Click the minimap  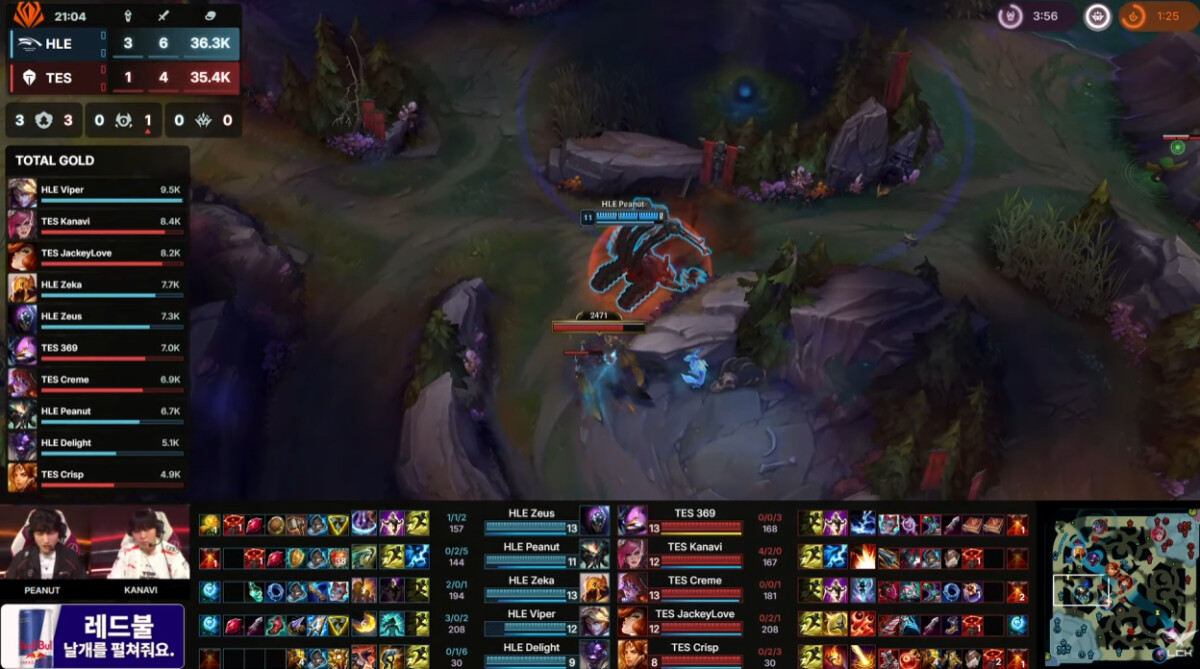click(1119, 590)
